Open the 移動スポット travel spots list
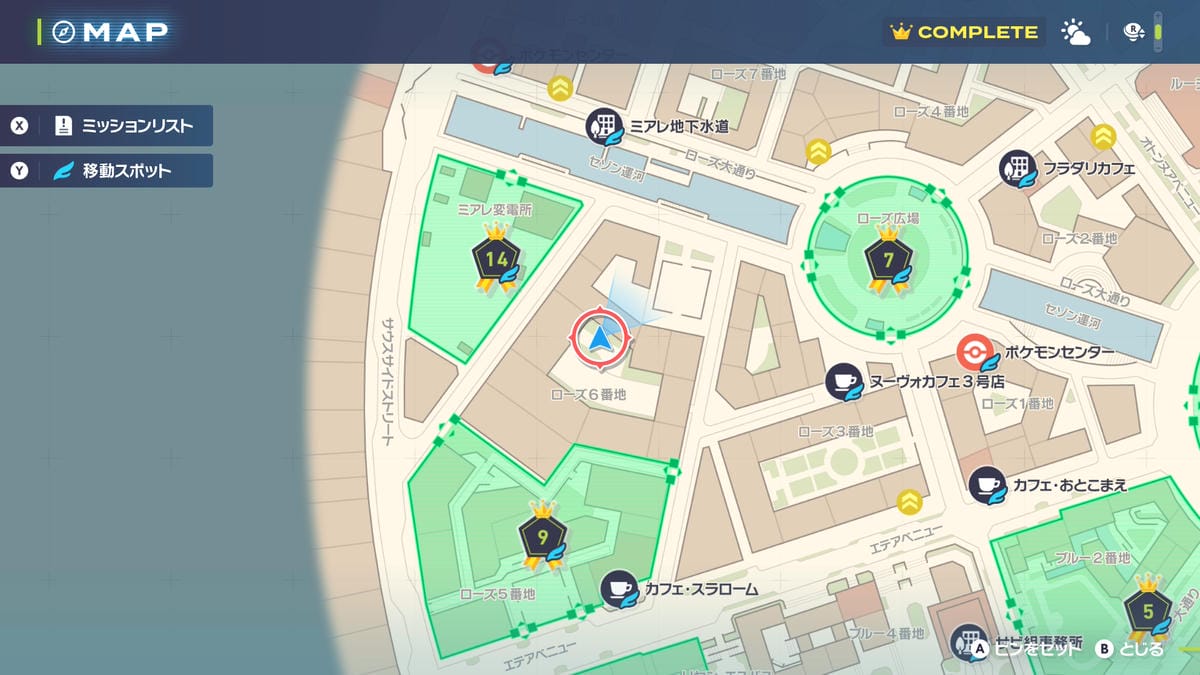The image size is (1200, 675). (108, 171)
